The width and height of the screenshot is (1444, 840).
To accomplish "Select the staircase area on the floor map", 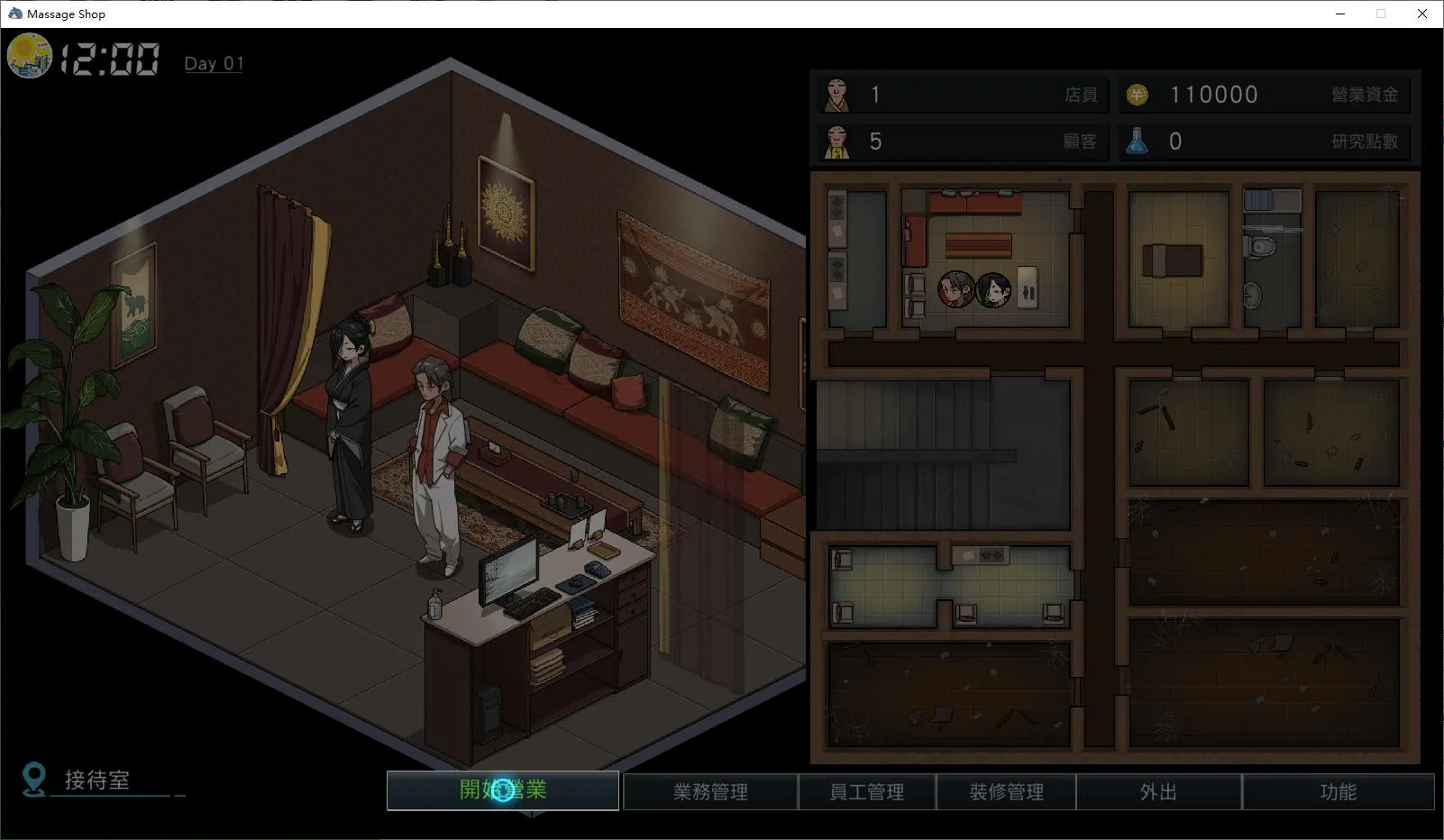I will click(943, 453).
